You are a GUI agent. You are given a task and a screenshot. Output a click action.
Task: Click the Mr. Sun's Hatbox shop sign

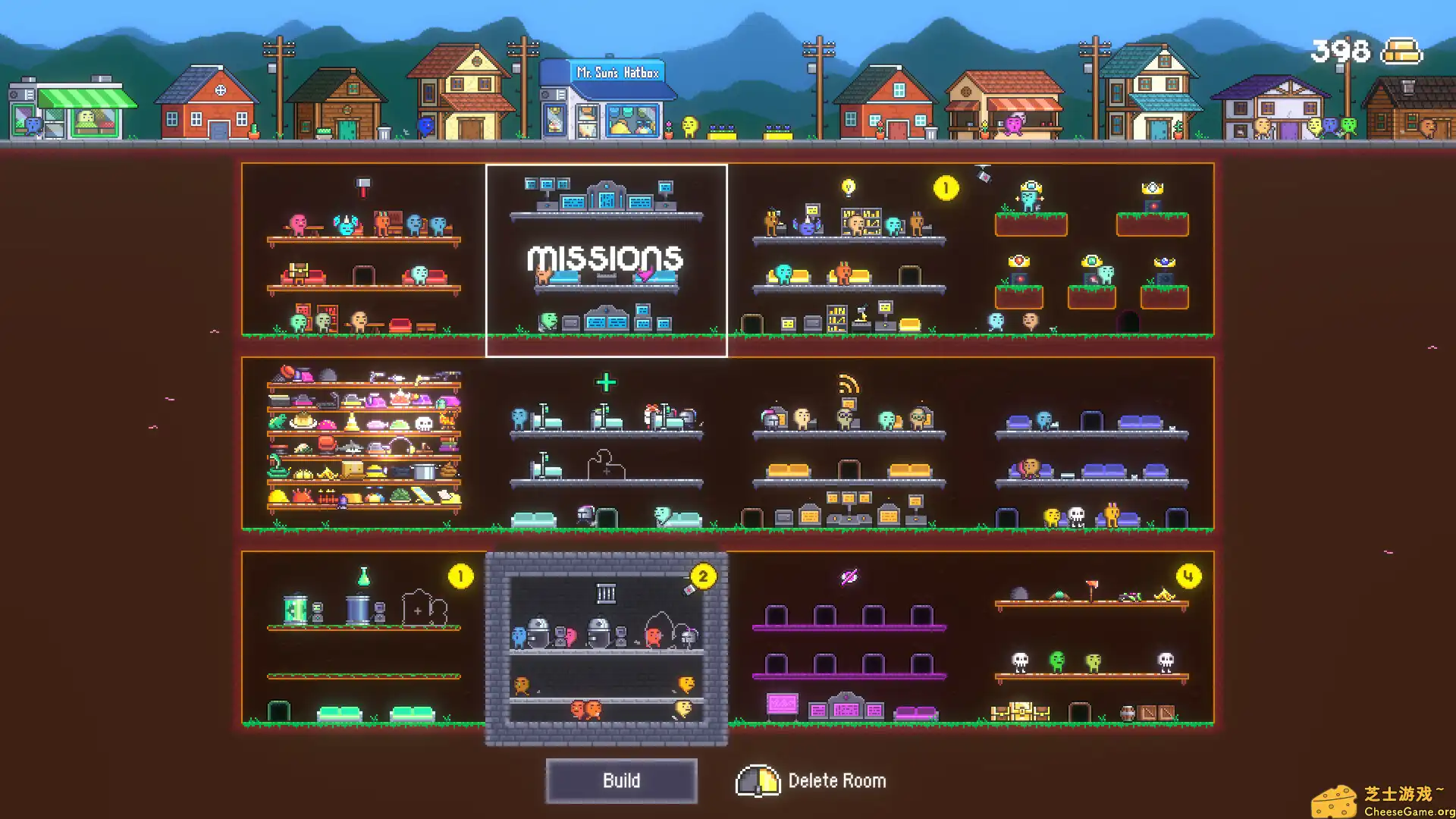tap(618, 72)
